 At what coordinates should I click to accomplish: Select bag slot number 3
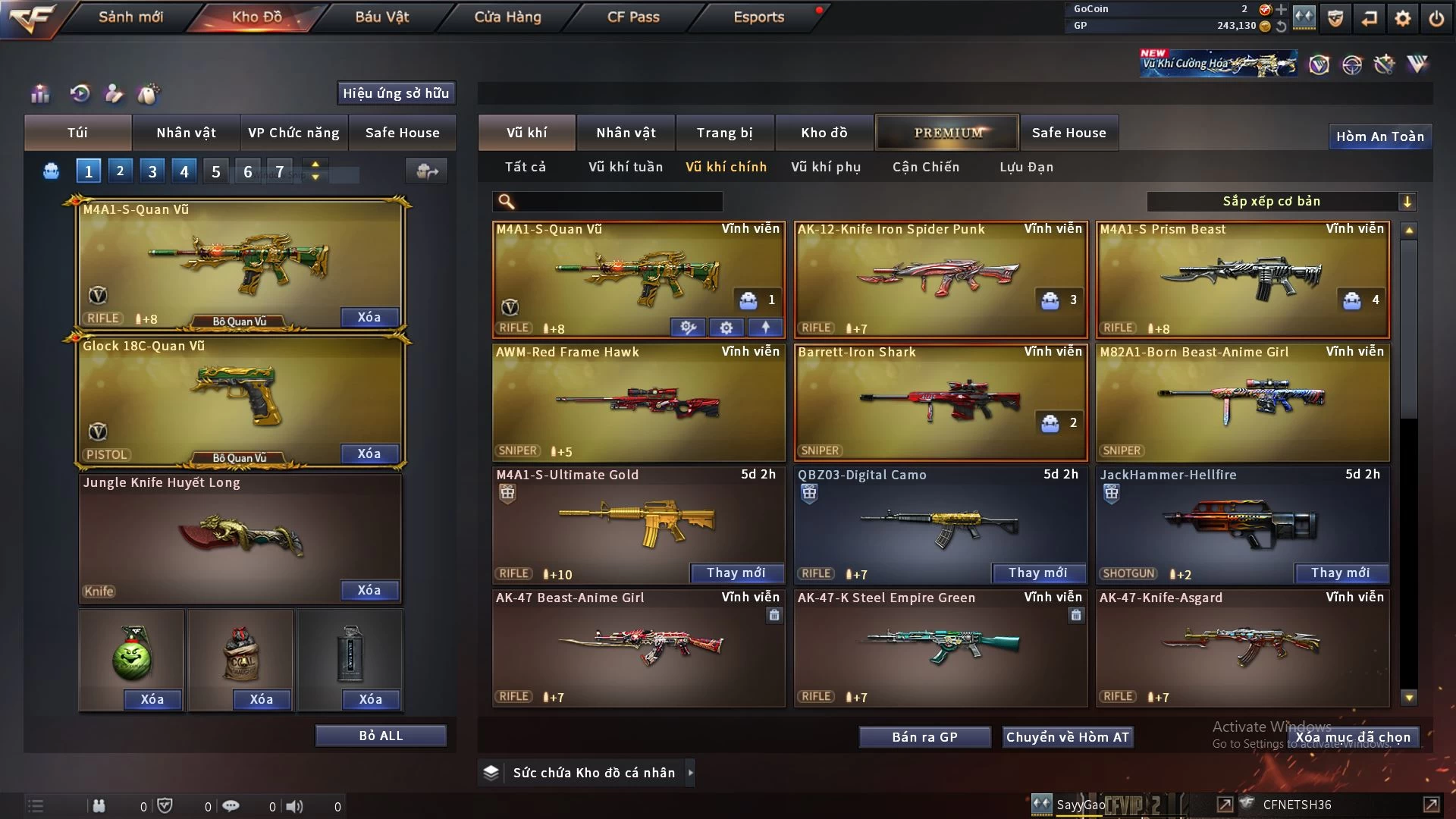pyautogui.click(x=152, y=171)
